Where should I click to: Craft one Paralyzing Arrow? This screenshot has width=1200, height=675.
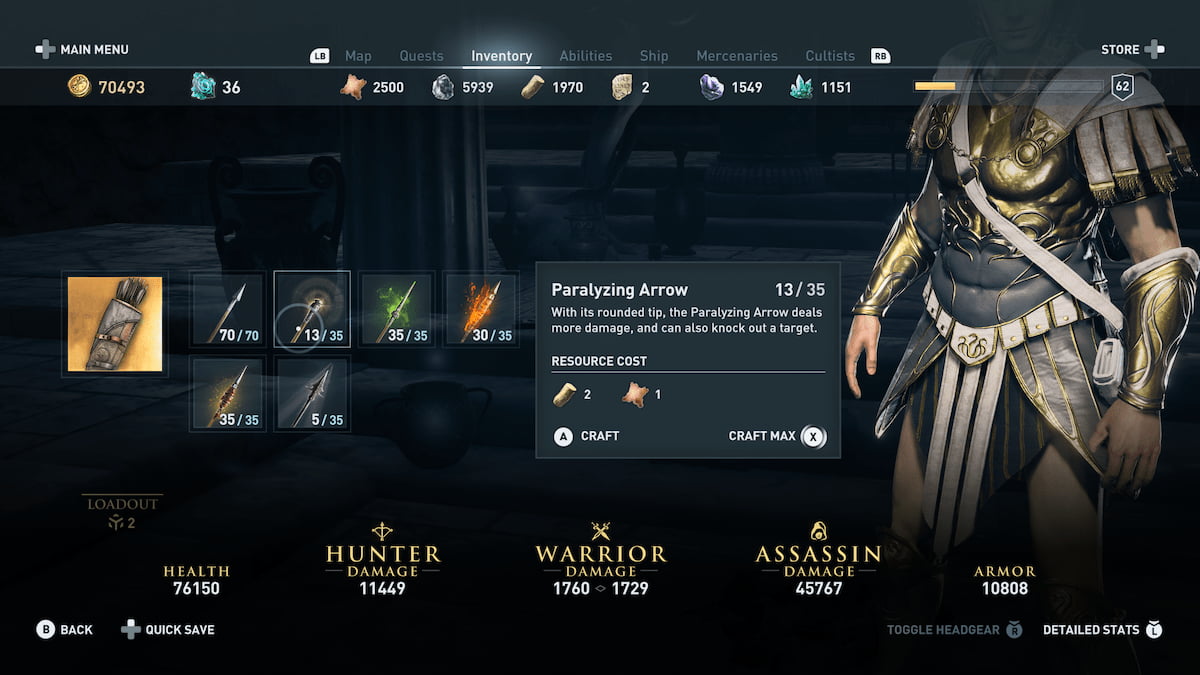[x=587, y=436]
